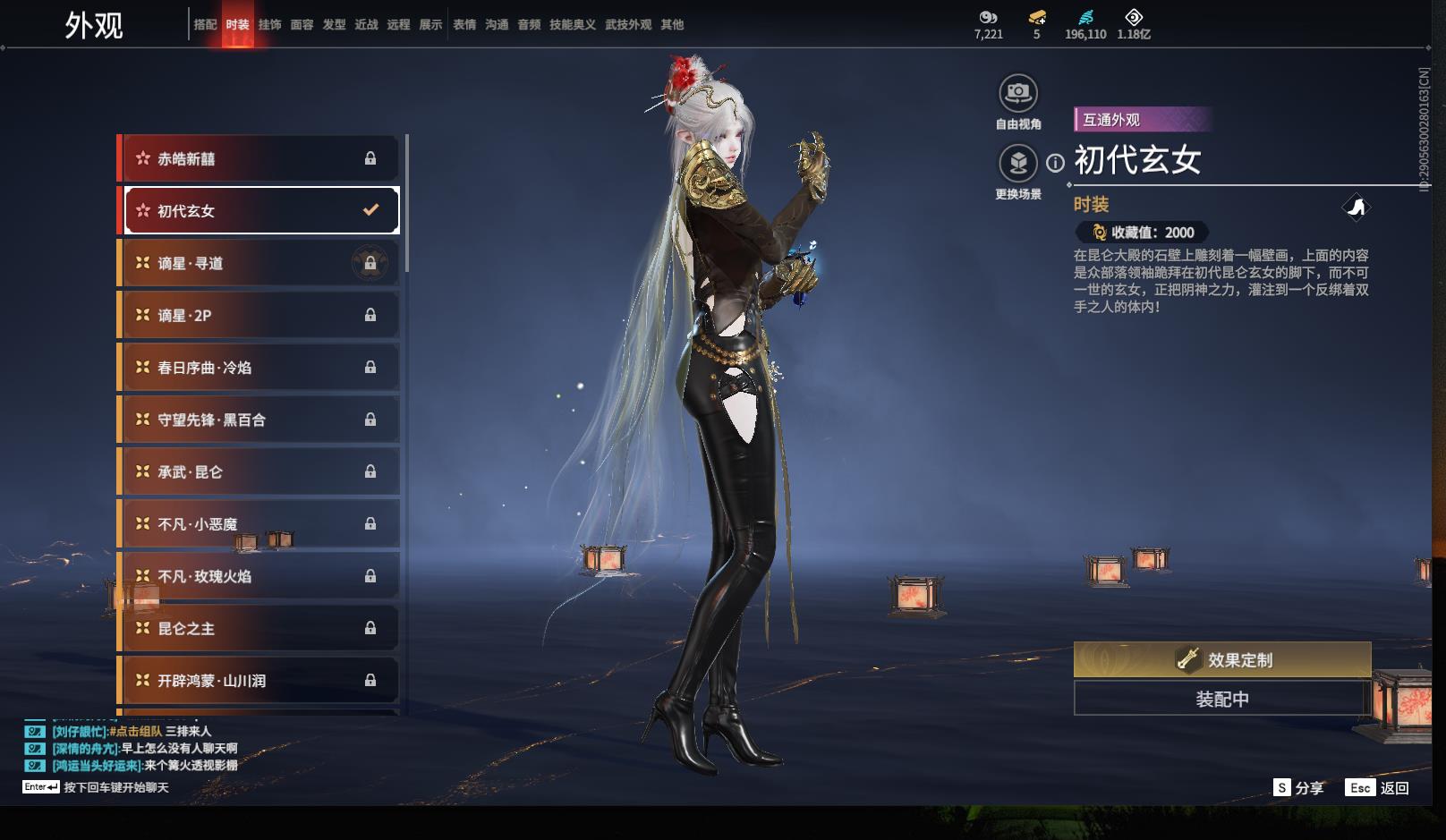This screenshot has height=840, width=1446.
Task: Select the 赤皓新囍 outfit
Action: coord(259,158)
